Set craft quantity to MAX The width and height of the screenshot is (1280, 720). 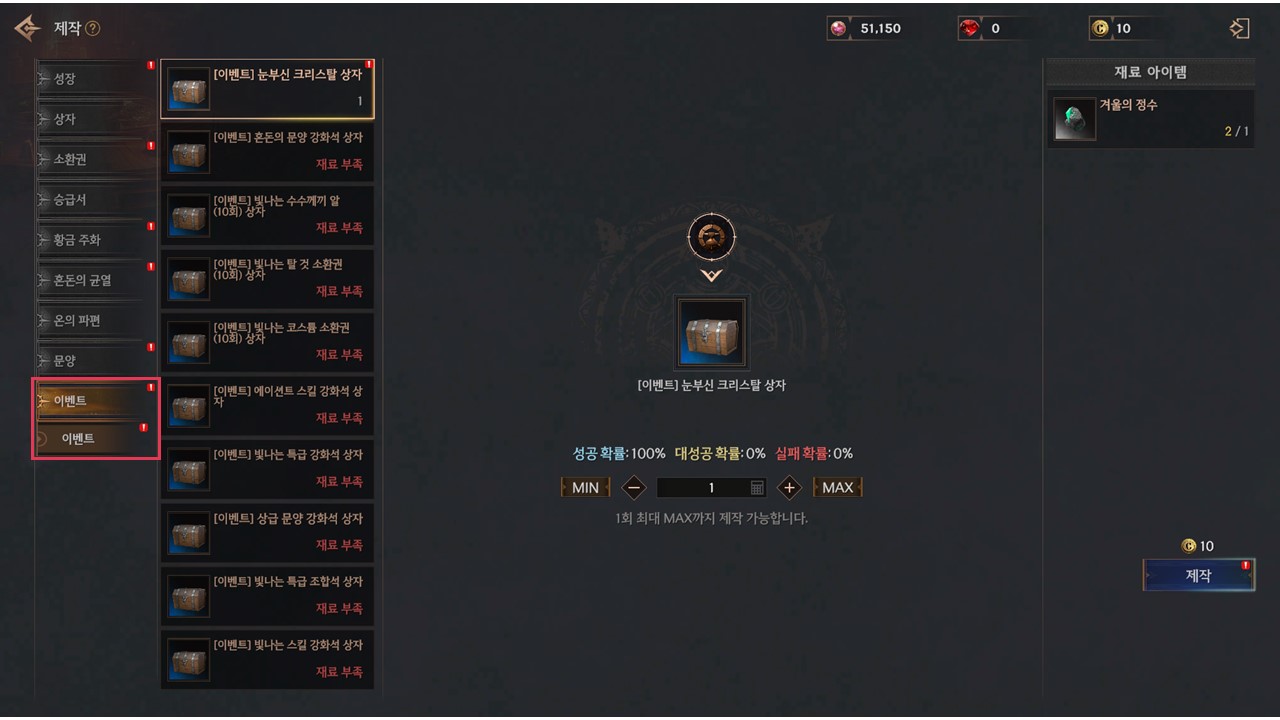click(x=837, y=488)
